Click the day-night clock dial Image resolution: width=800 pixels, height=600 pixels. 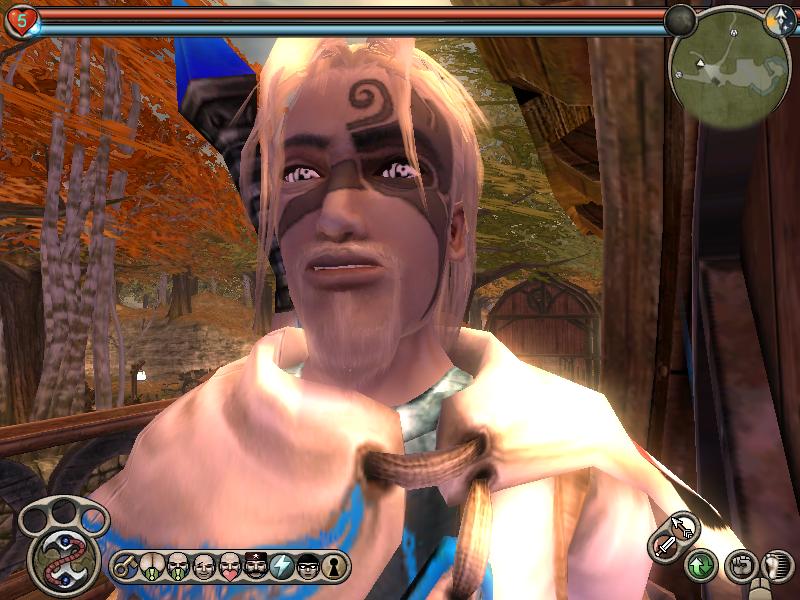pos(778,18)
